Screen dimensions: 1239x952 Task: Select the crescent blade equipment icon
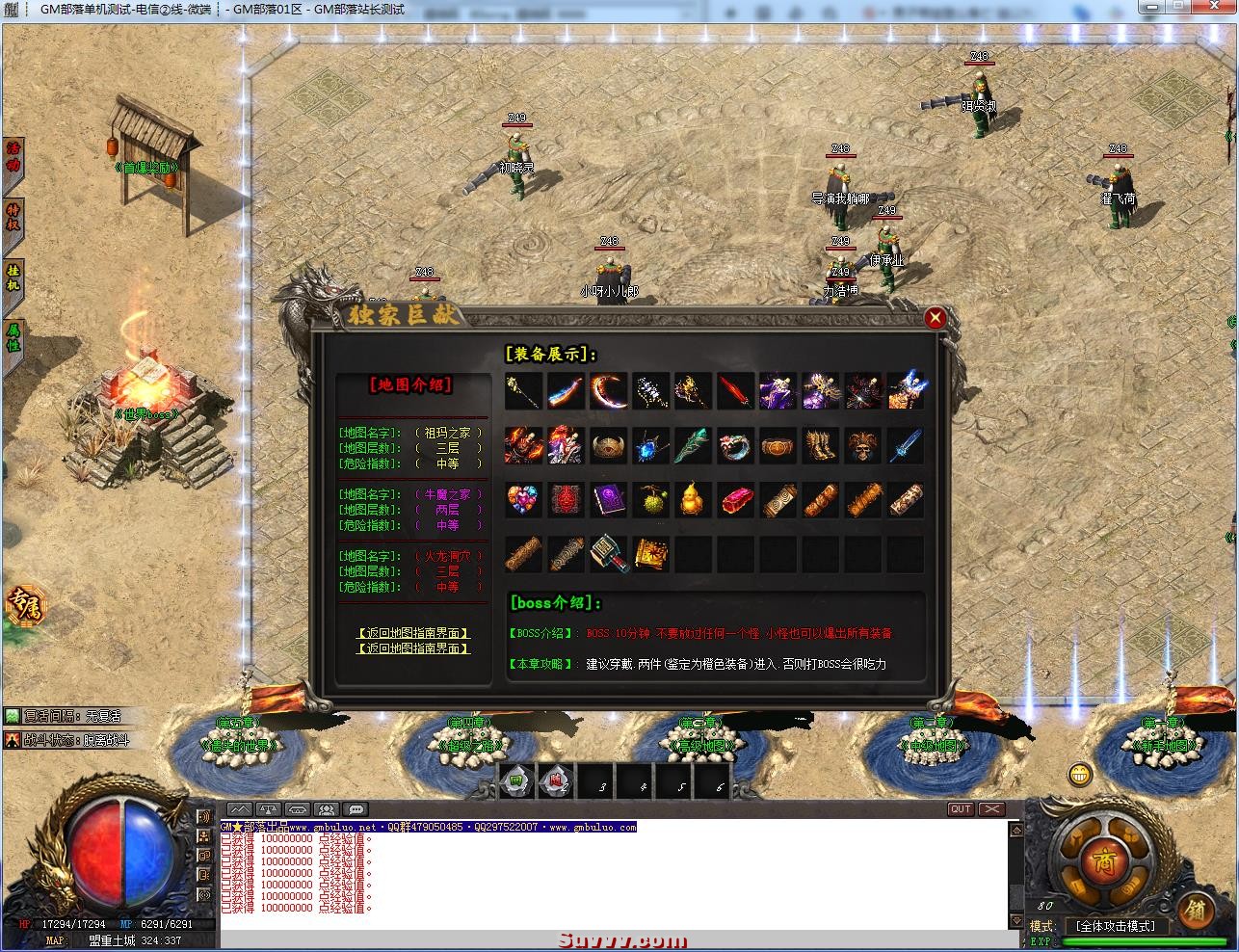[x=609, y=391]
